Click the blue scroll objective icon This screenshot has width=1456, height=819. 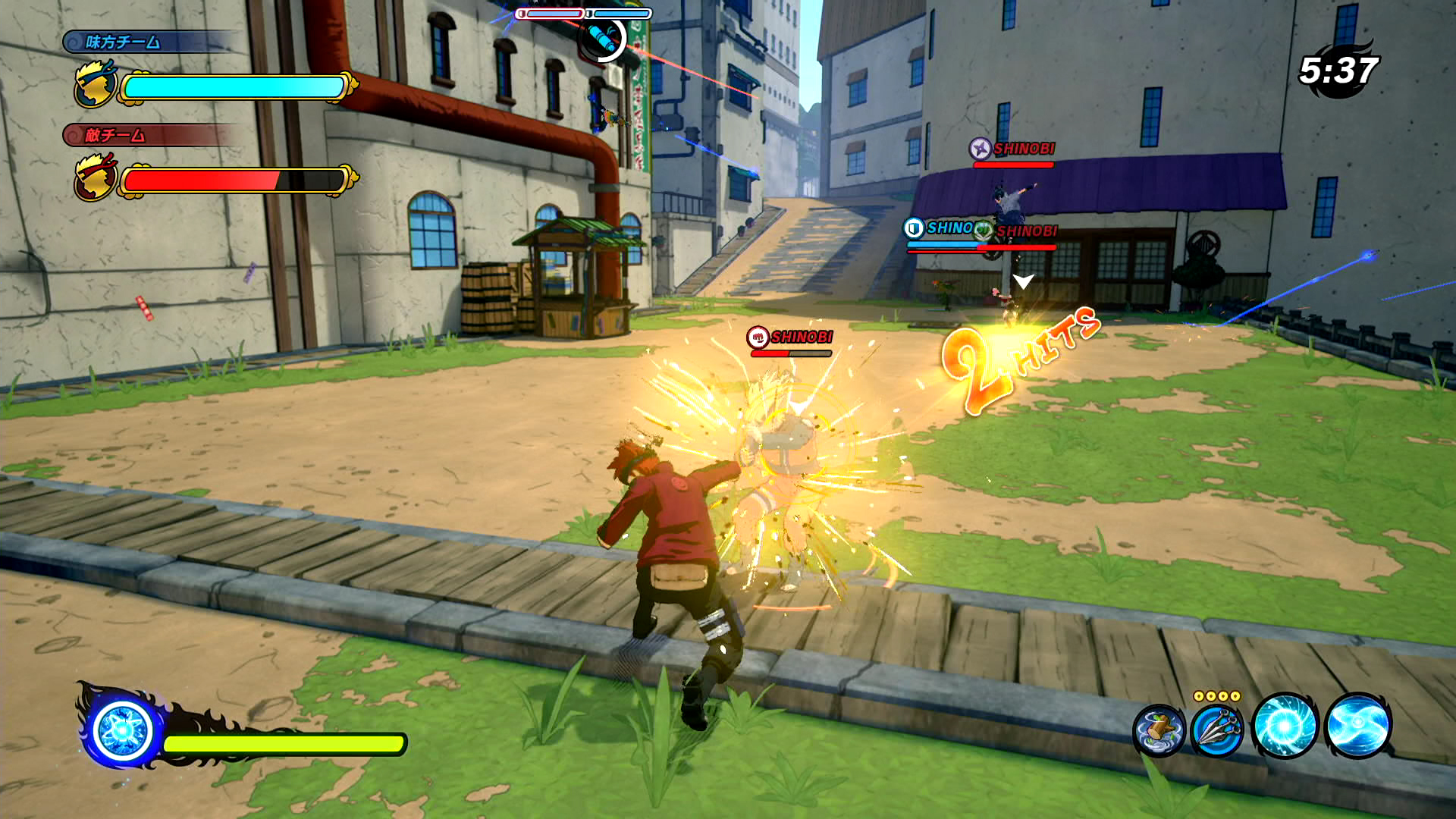603,36
